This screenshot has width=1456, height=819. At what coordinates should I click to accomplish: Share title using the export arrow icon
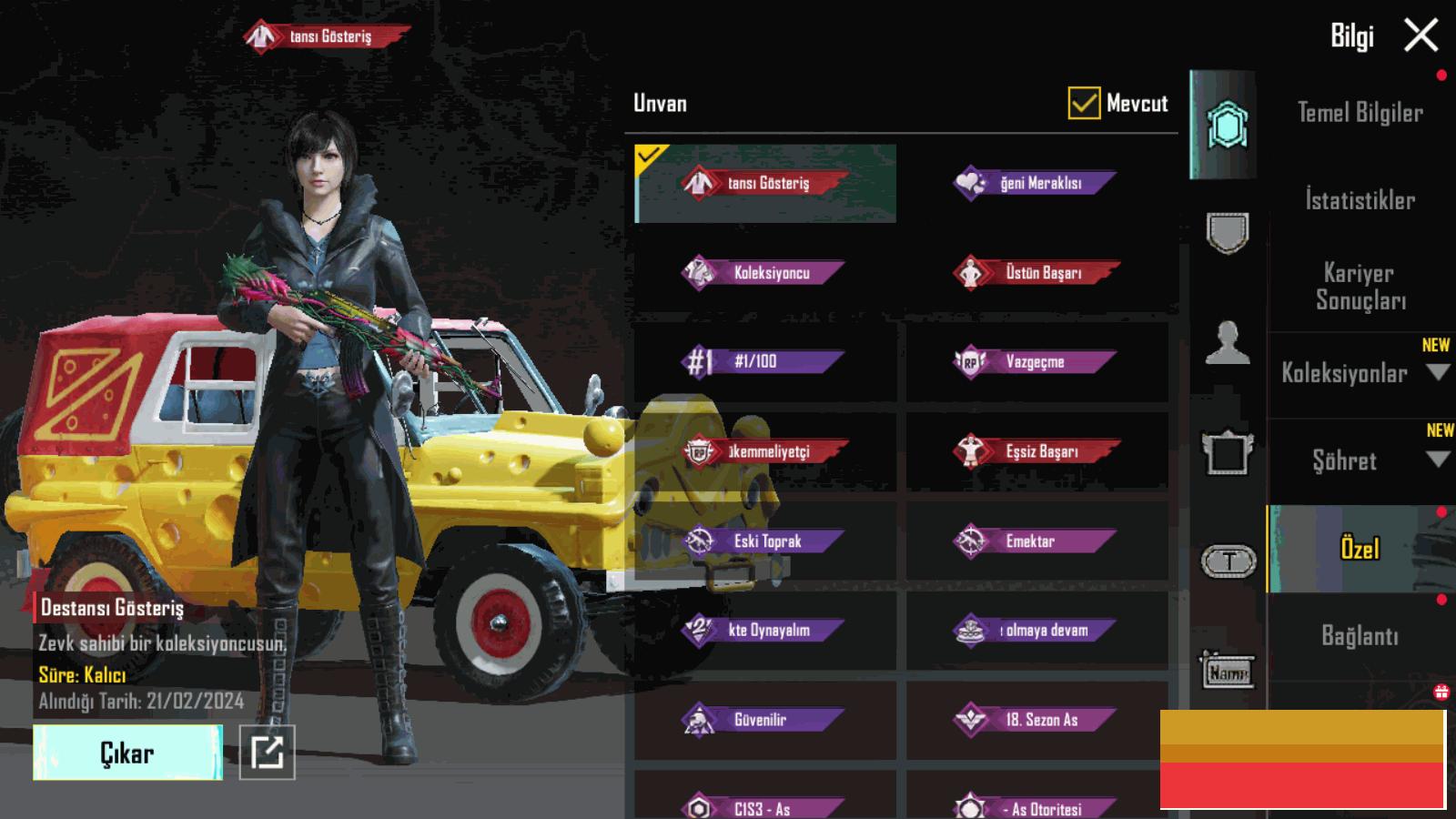[267, 753]
